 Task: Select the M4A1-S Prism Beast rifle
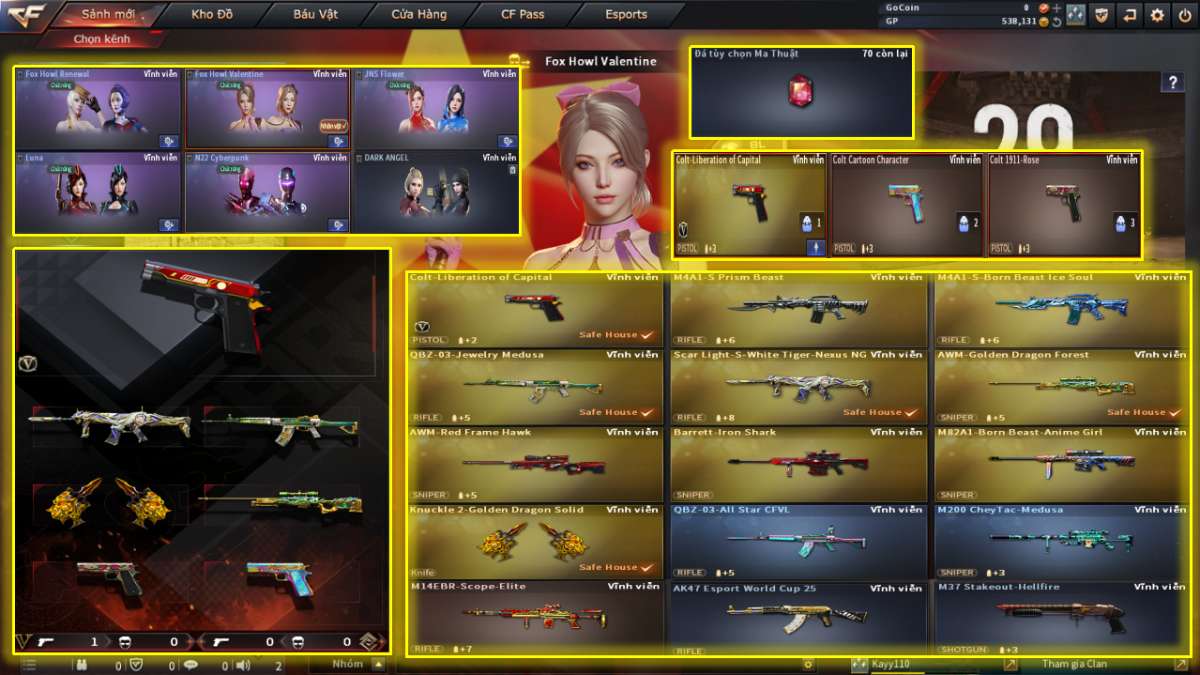tap(799, 308)
